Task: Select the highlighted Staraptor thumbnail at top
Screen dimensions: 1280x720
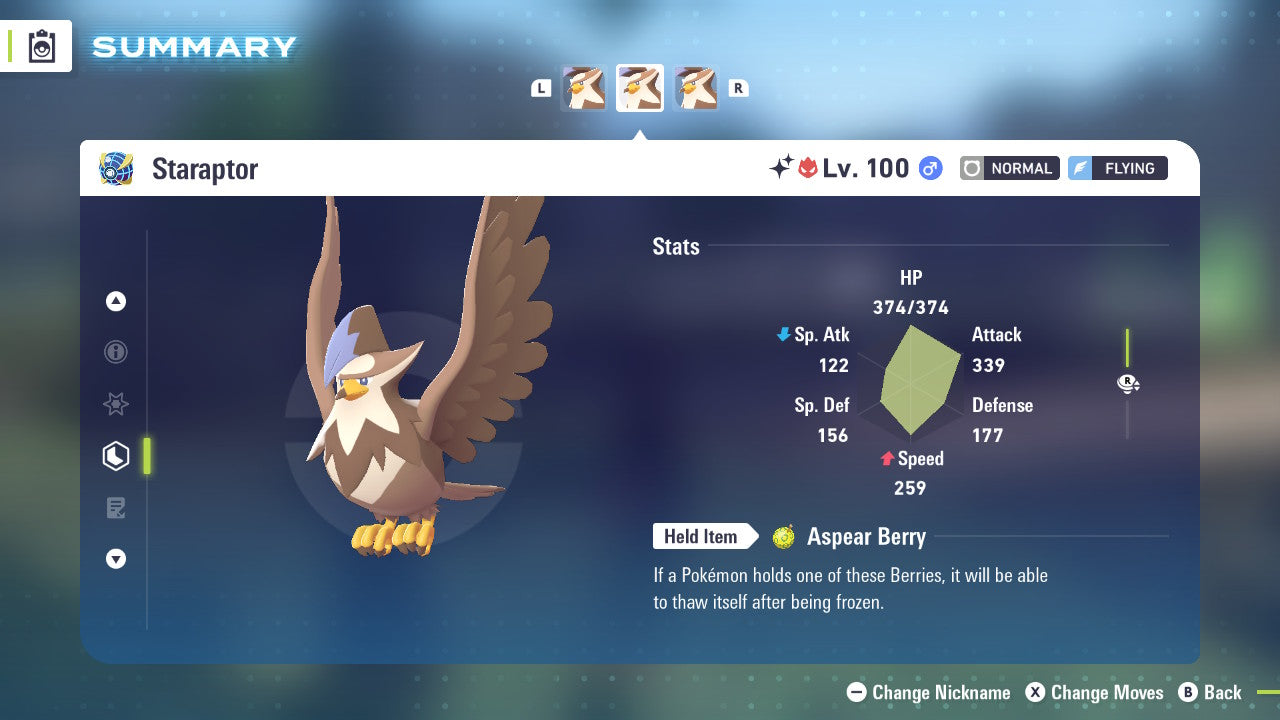Action: [x=640, y=87]
